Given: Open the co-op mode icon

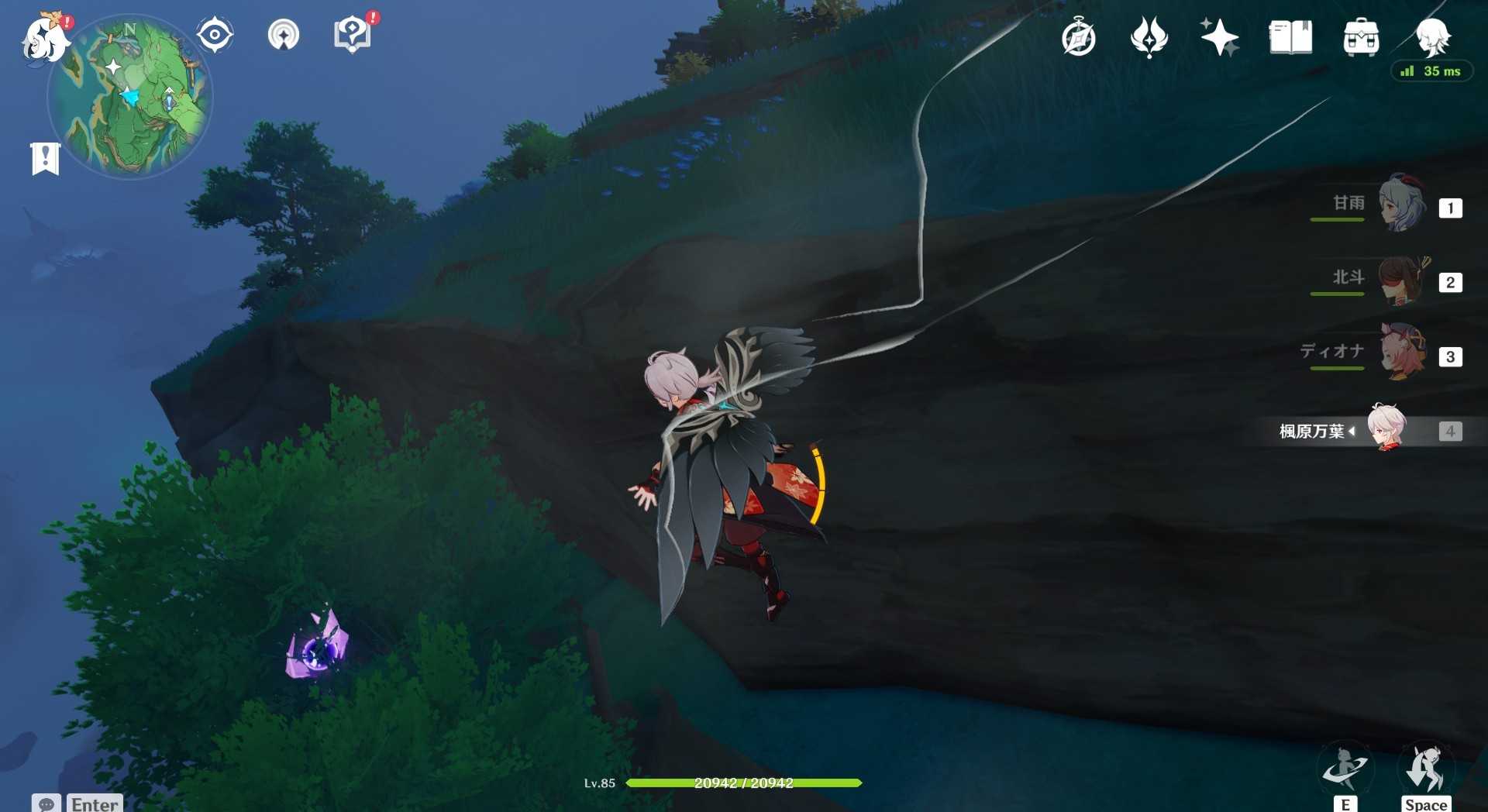Looking at the screenshot, I should tap(284, 35).
